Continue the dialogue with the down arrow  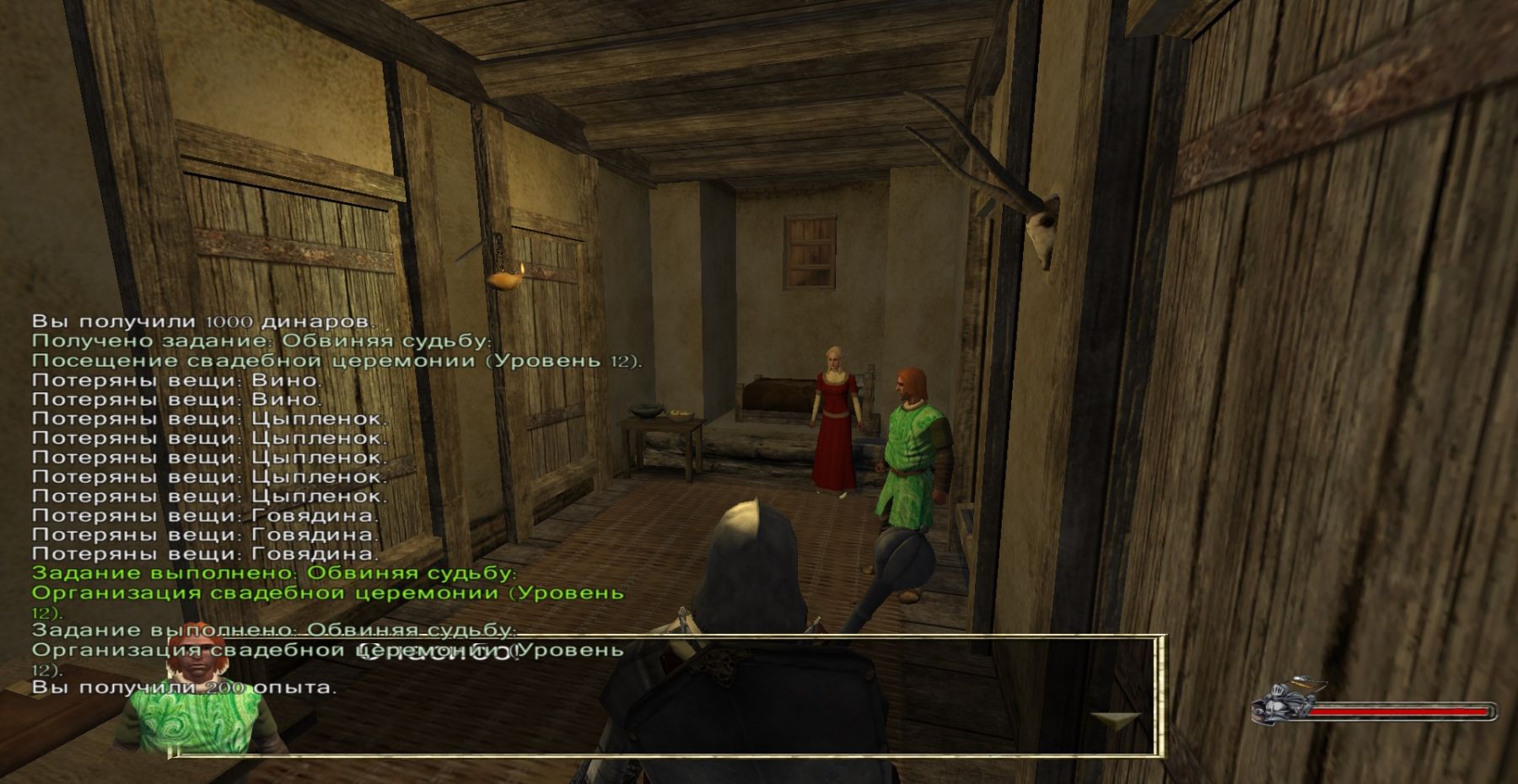1115,721
